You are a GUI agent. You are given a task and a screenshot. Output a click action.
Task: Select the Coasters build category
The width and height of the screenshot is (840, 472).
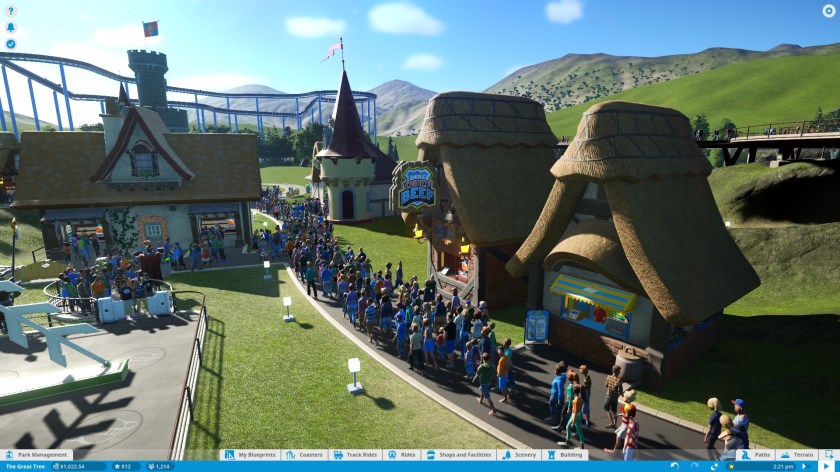pyautogui.click(x=306, y=455)
